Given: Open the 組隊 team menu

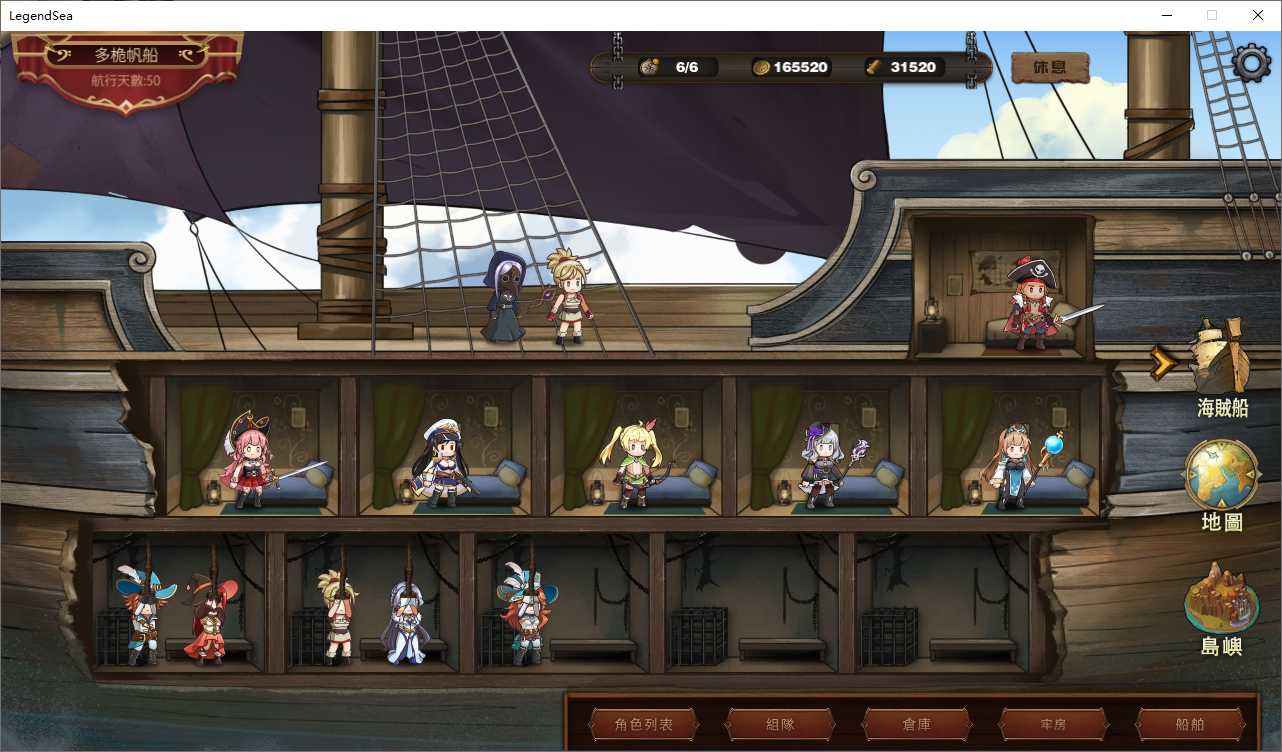Looking at the screenshot, I should 780,724.
